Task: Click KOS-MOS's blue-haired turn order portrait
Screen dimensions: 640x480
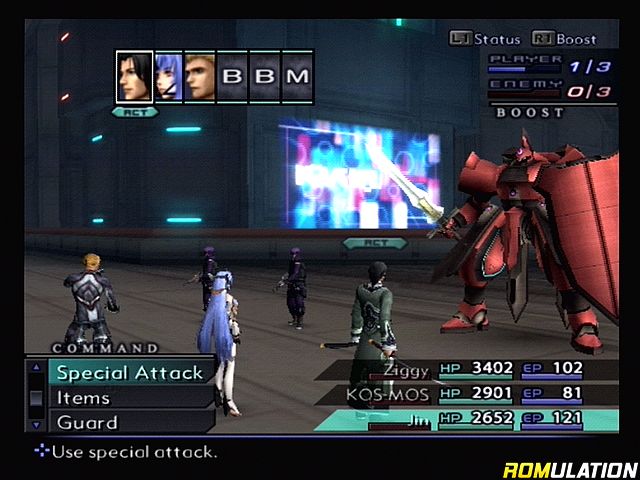Action: click(167, 77)
